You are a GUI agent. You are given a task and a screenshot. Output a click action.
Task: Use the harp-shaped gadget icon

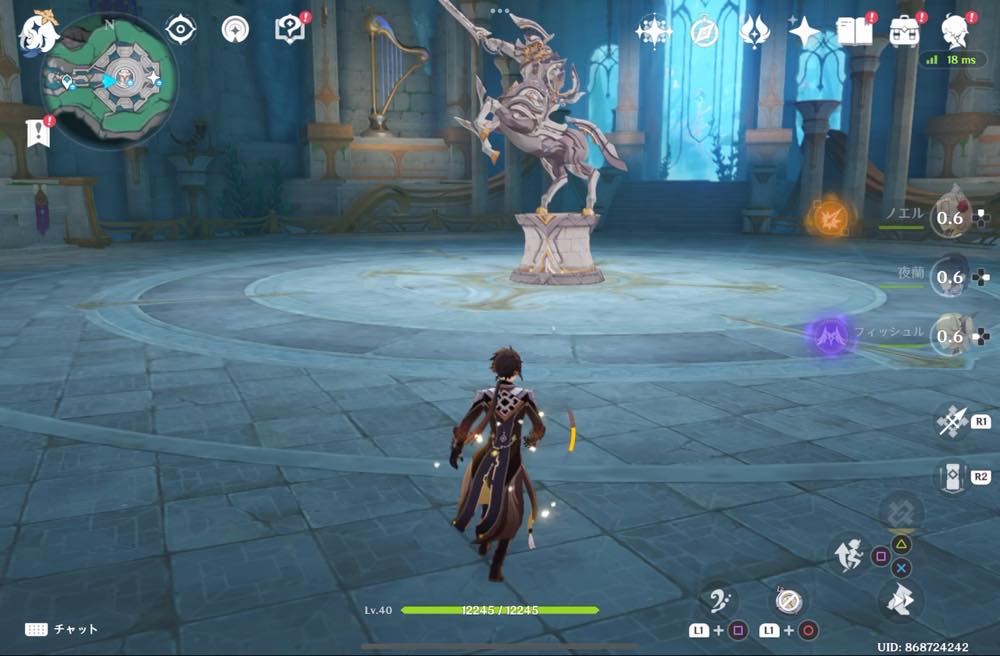[x=720, y=601]
